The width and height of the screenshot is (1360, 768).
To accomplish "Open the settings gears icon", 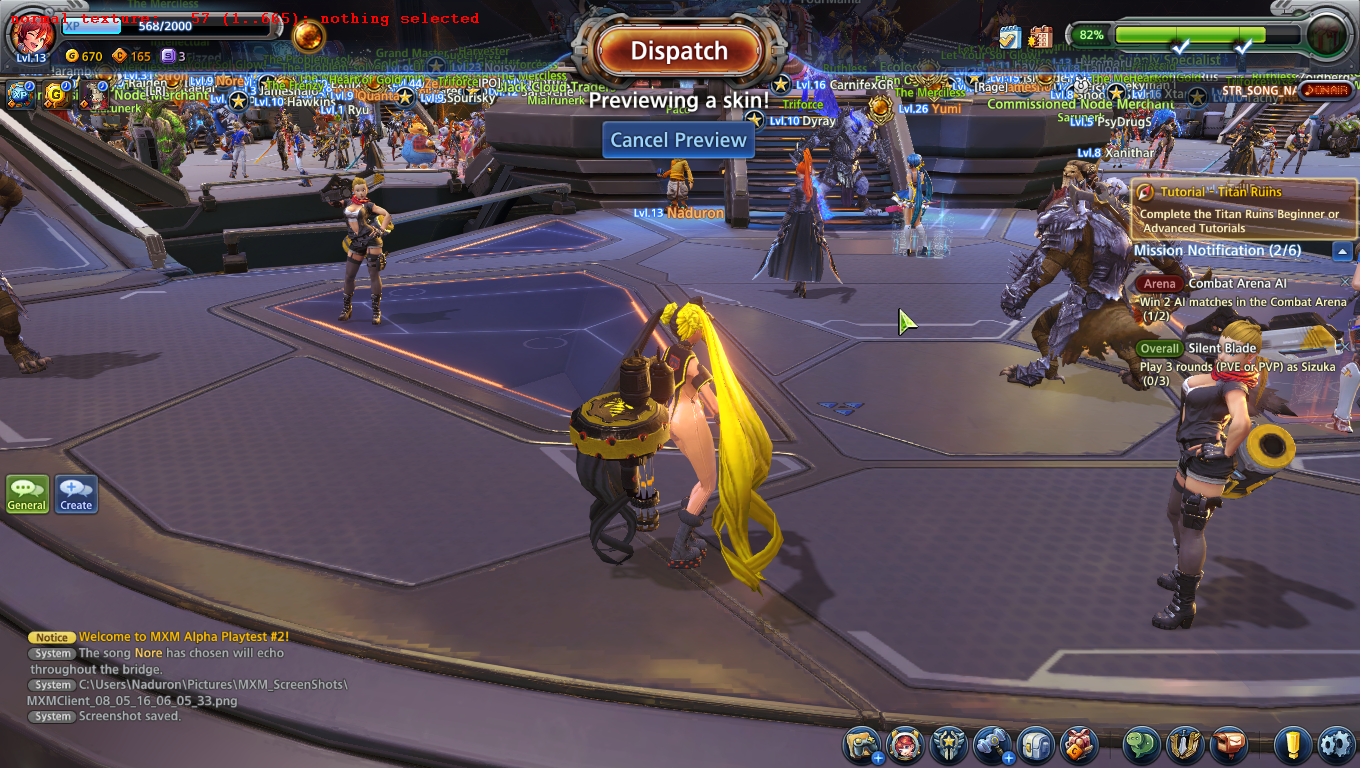I will click(1336, 745).
